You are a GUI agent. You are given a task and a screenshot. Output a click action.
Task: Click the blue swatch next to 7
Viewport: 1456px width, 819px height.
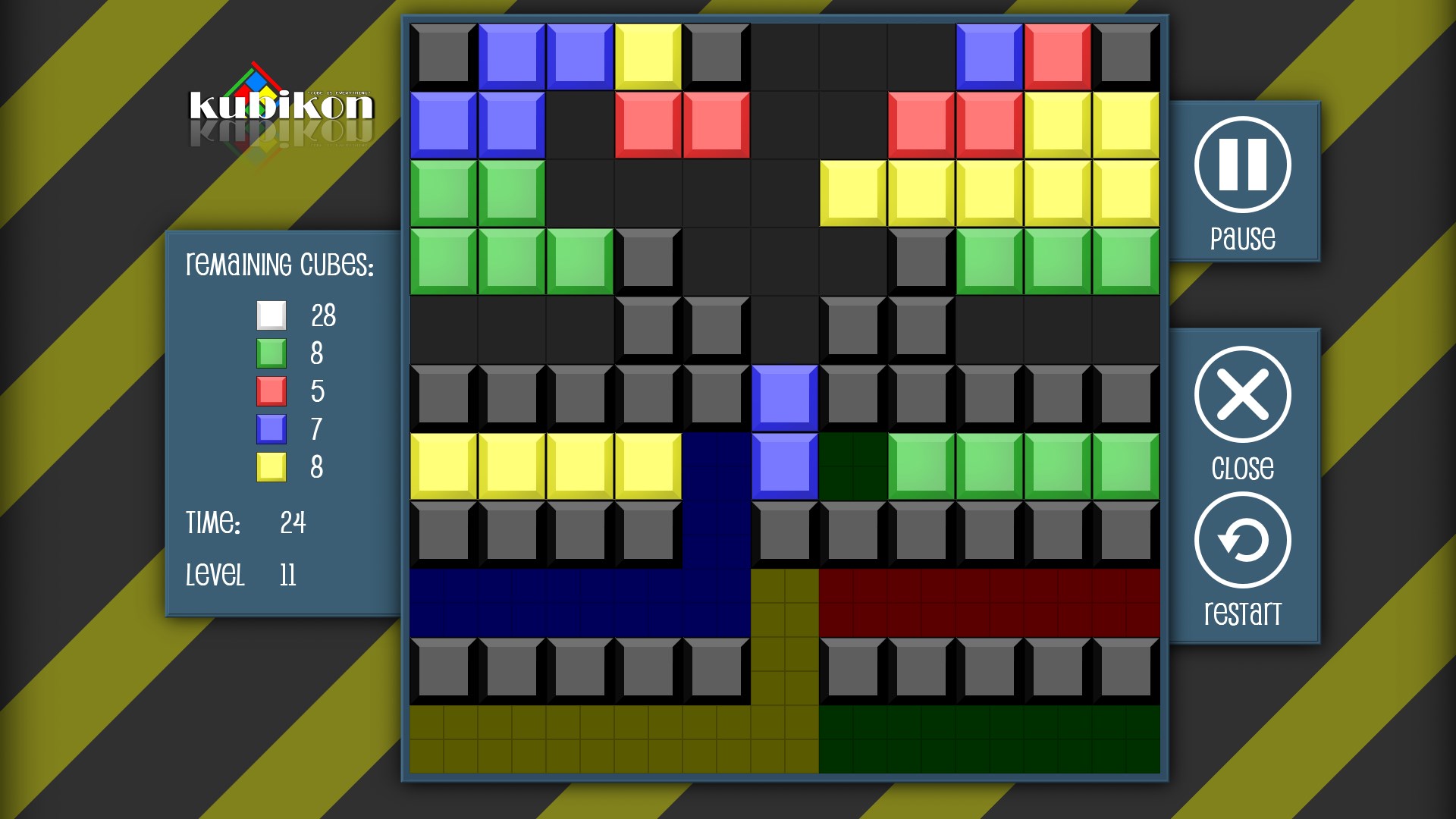point(270,429)
